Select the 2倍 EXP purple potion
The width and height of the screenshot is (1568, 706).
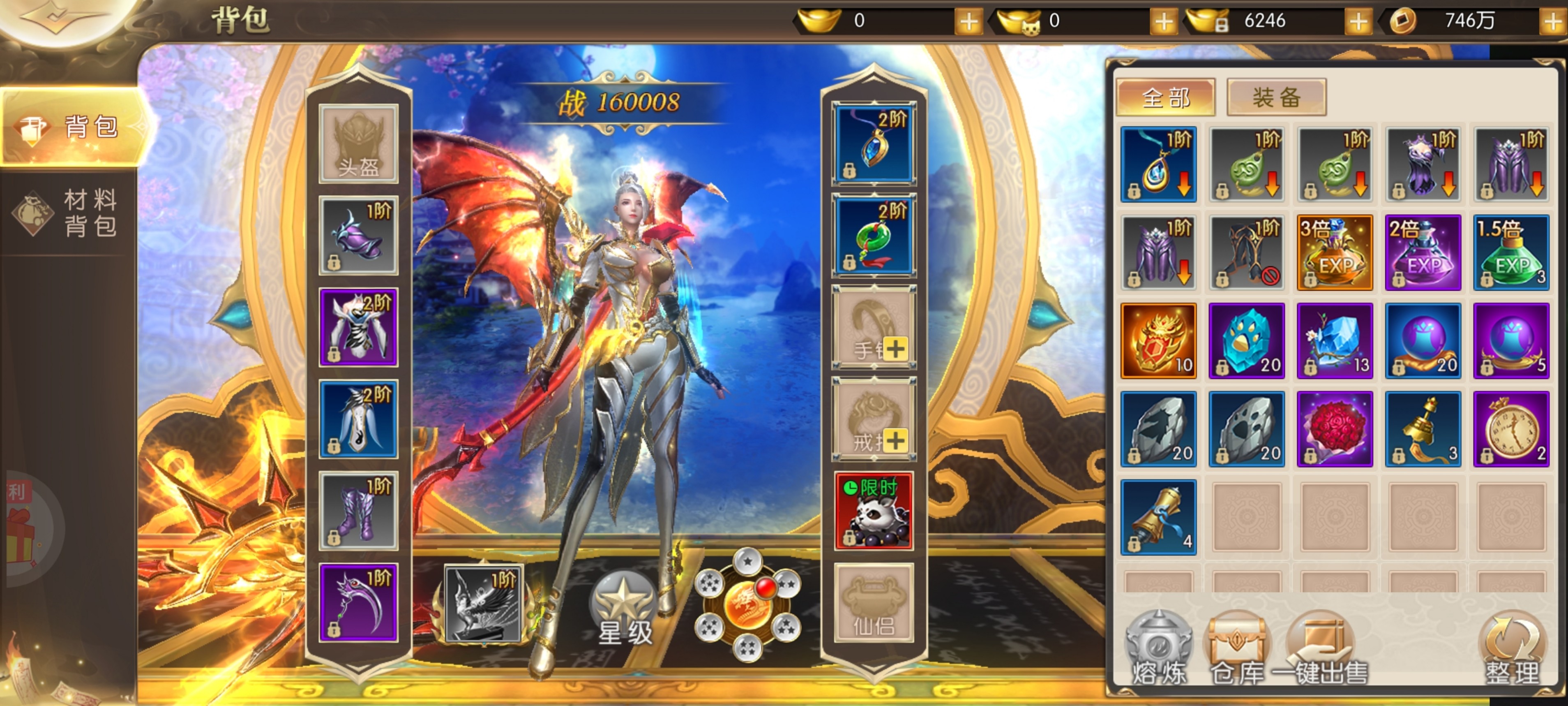1423,253
